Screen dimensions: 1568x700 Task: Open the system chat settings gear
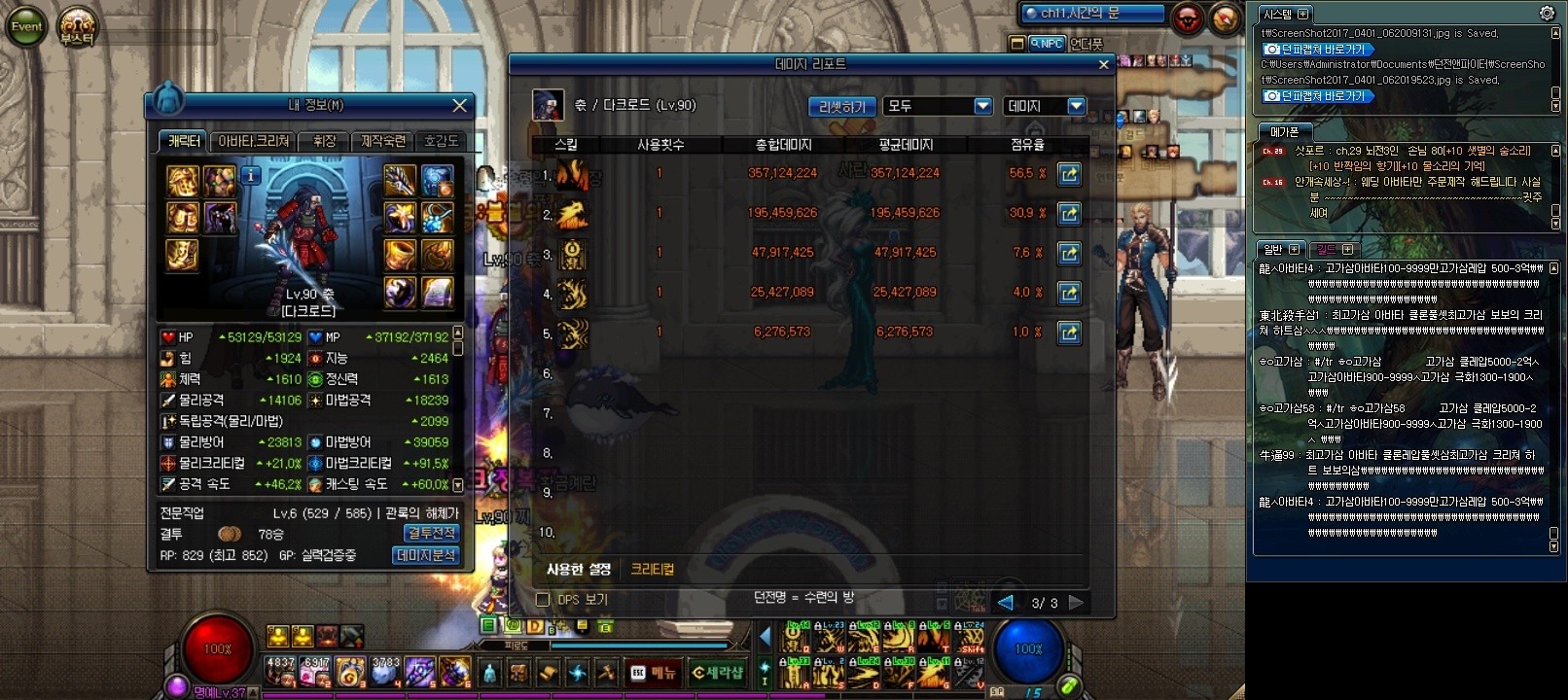[x=1547, y=13]
